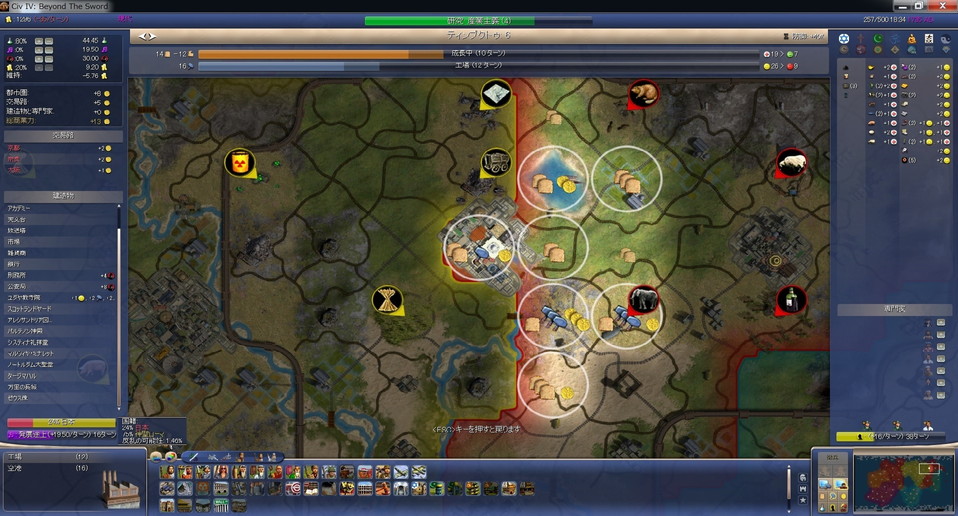Click the nationality culture bar
Image resolution: width=958 pixels, height=516 pixels.
tap(60, 423)
